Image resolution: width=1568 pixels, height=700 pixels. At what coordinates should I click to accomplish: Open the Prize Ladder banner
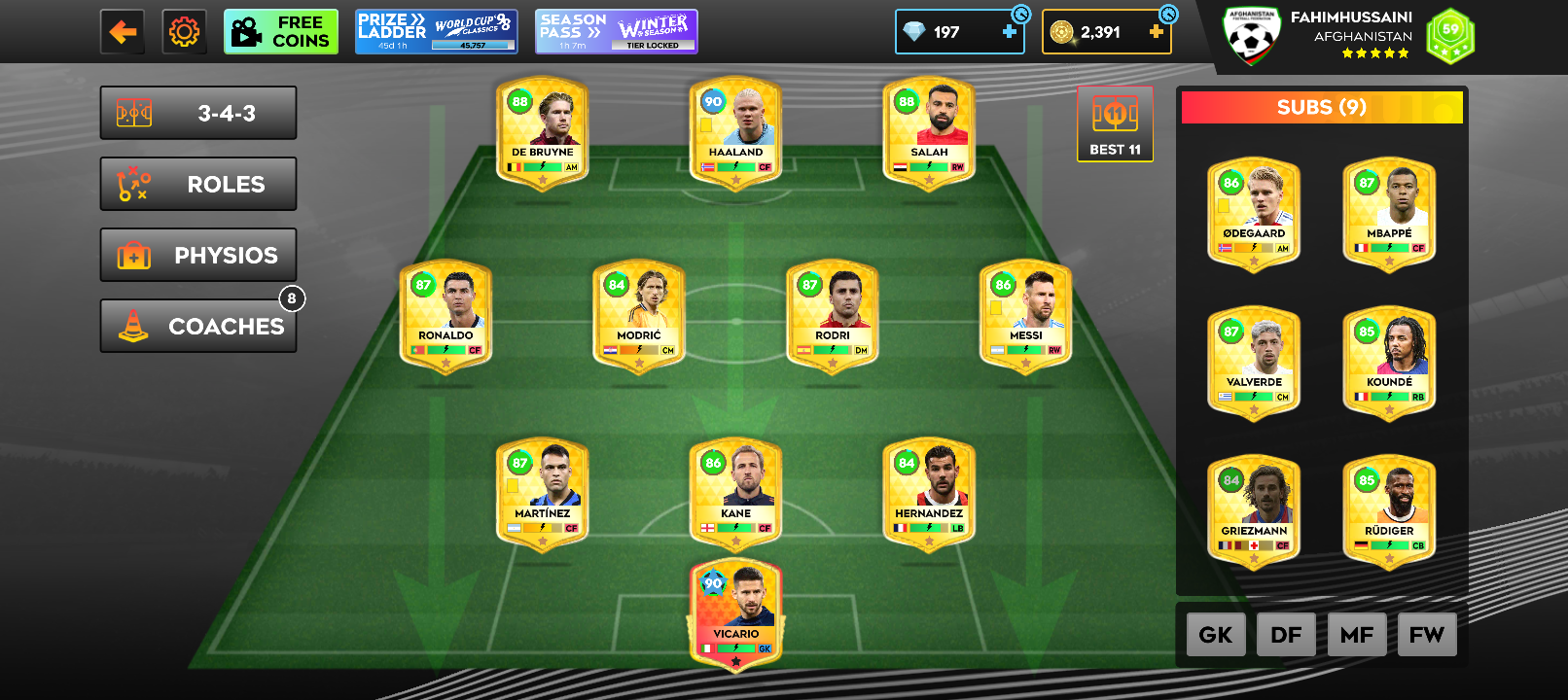[435, 32]
